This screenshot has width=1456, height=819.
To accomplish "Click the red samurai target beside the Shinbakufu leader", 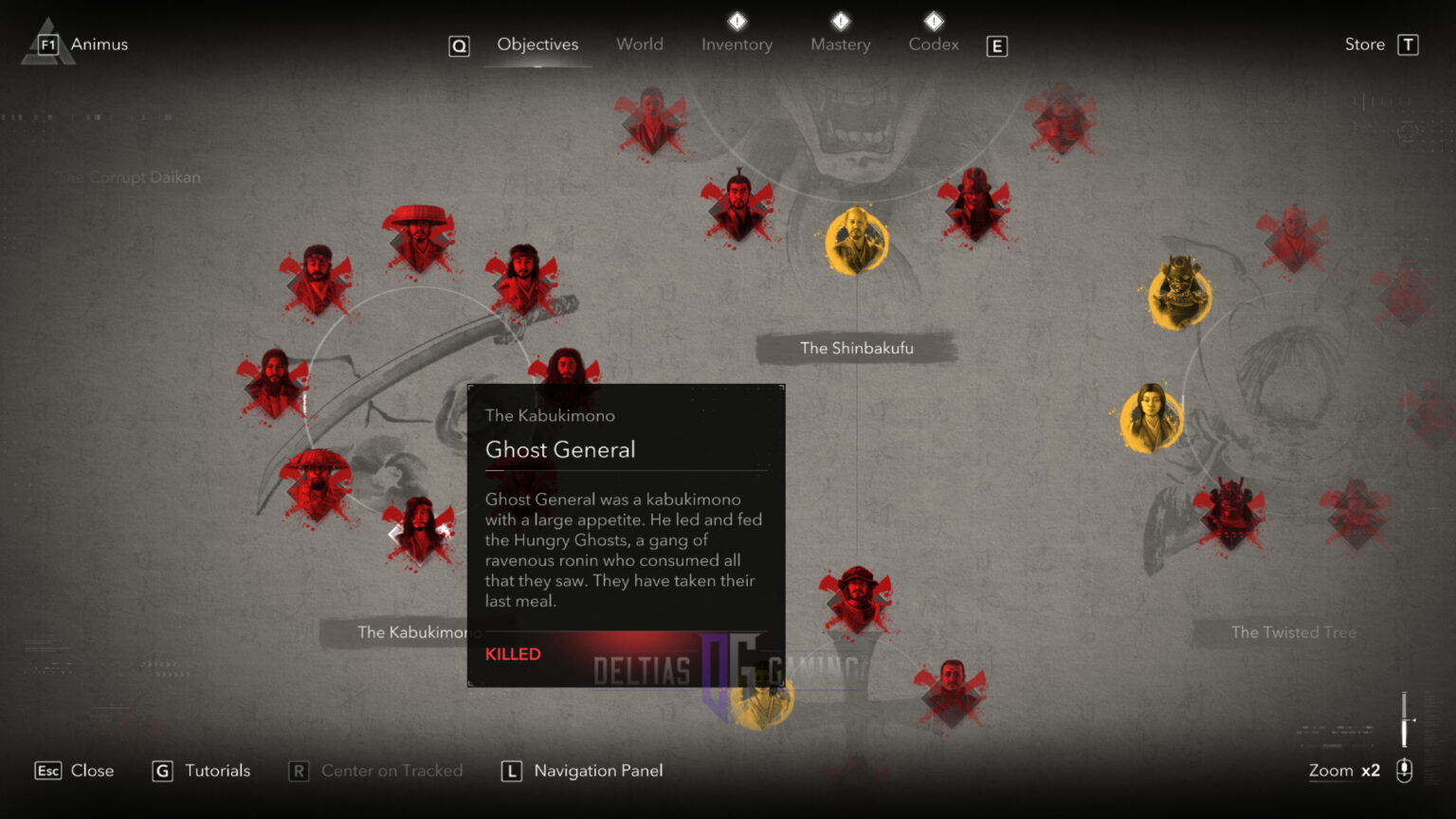I will tap(976, 202).
